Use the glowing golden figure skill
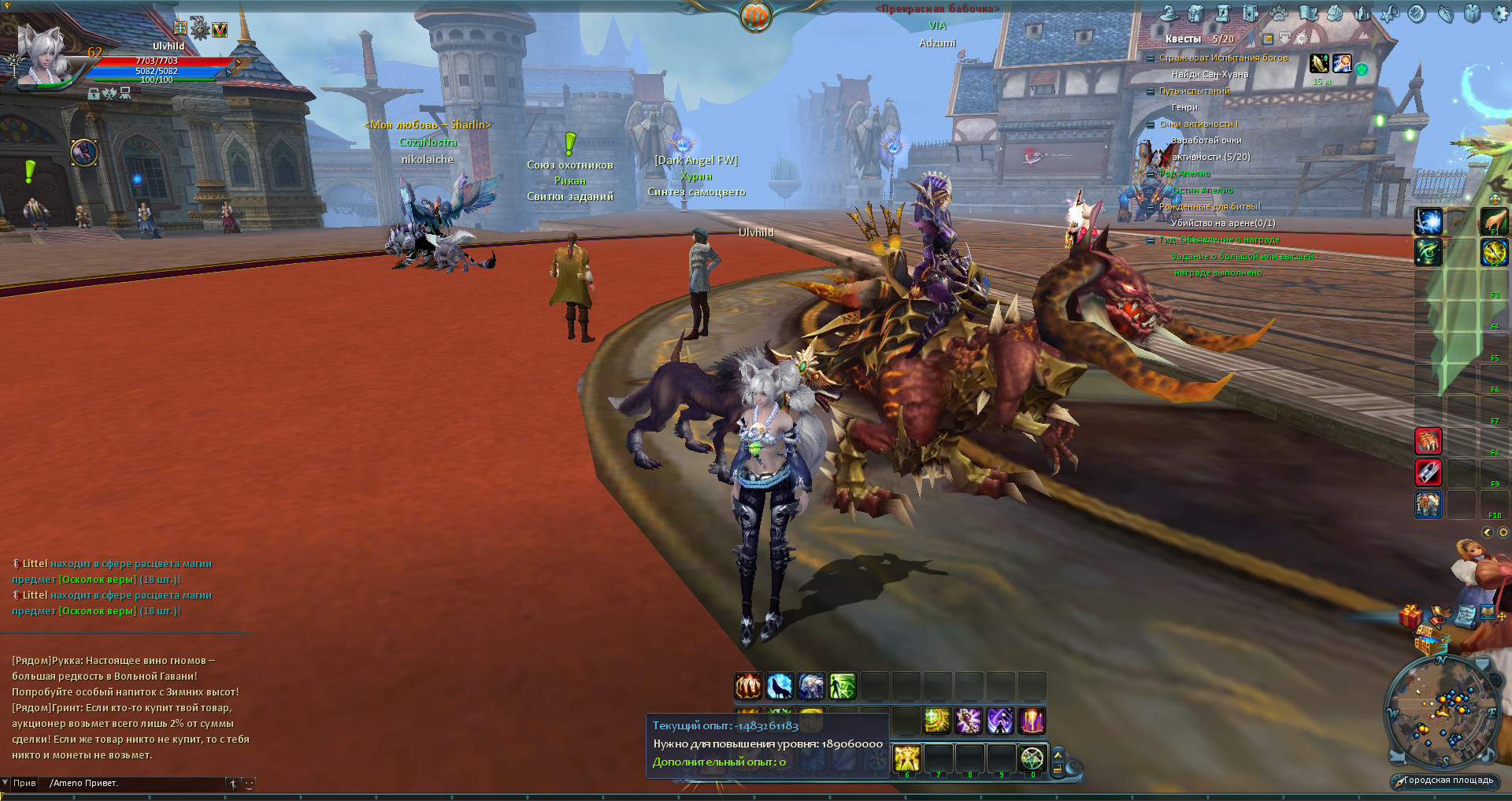Screen dimensions: 1512x801 coord(907,758)
